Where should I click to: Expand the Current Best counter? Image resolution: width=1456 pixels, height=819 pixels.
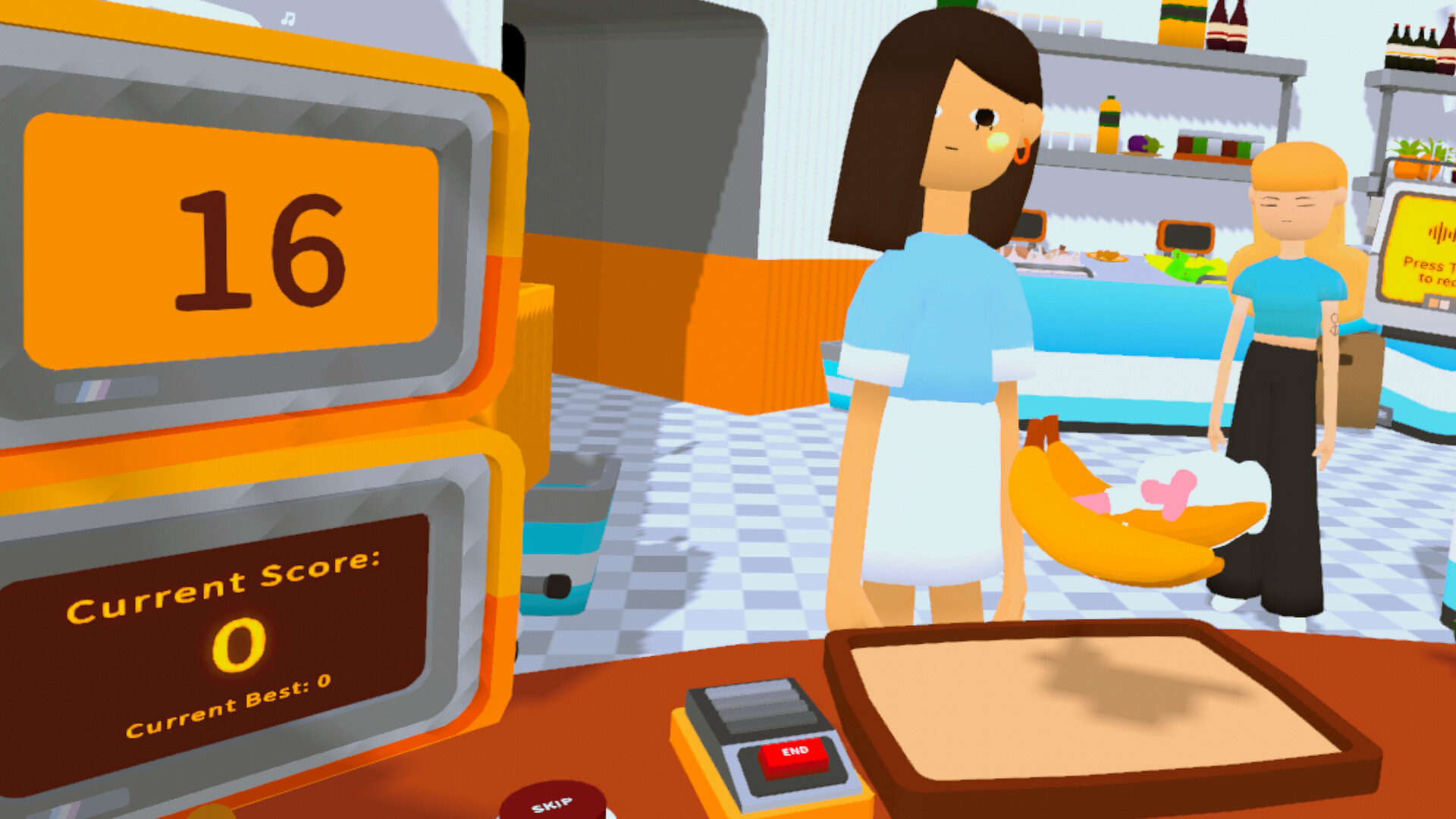click(x=227, y=711)
